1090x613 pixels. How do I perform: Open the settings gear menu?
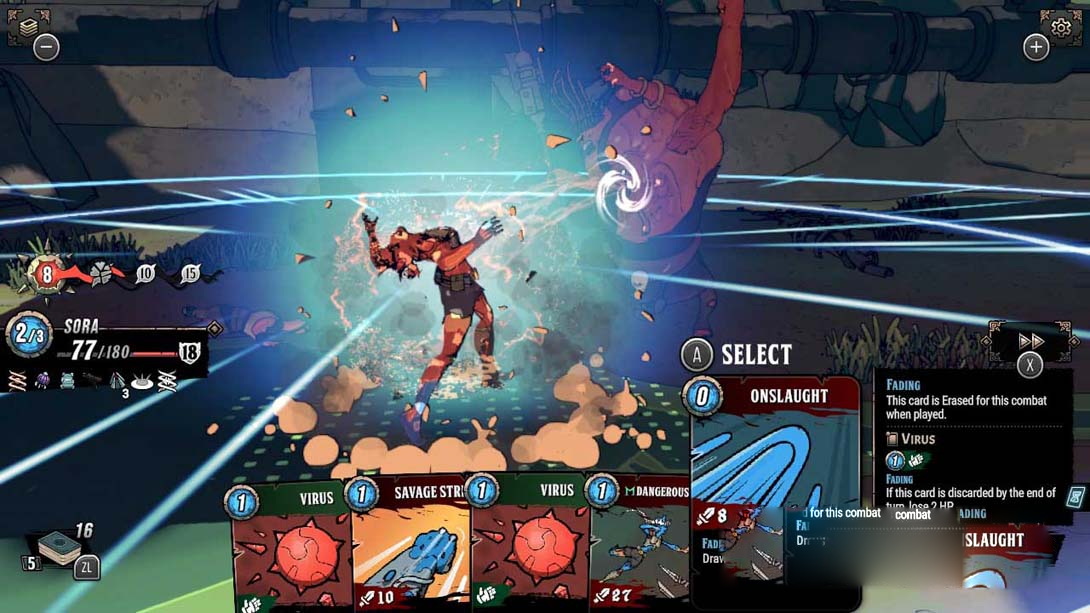1058,23
